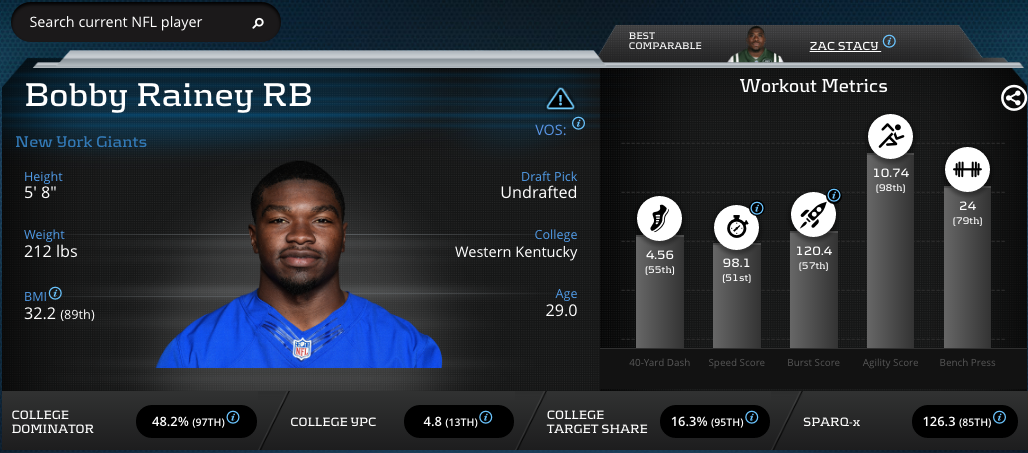
Task: Select the Agility Score runner icon
Action: pyautogui.click(x=889, y=134)
